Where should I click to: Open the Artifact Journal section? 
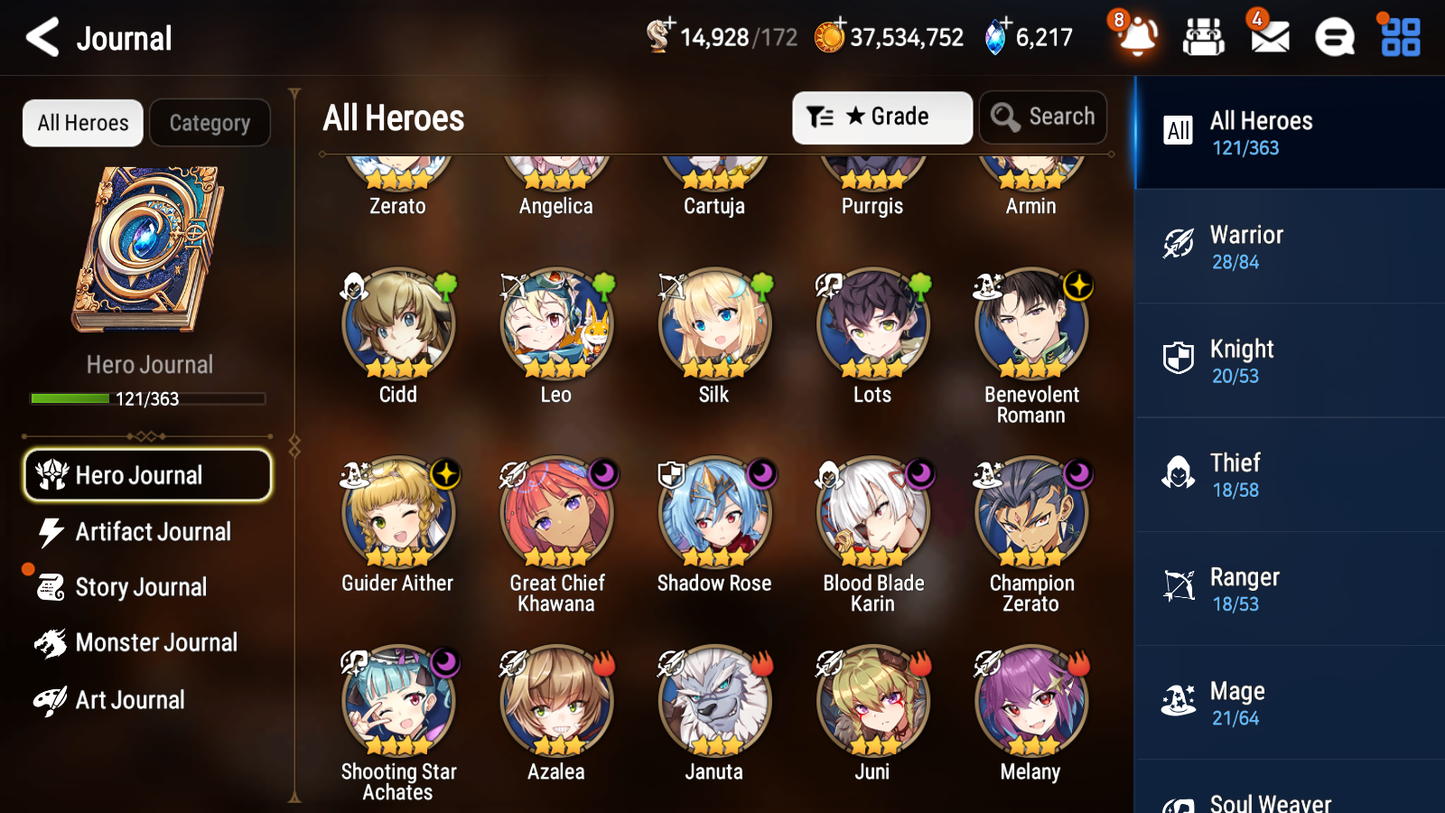152,532
